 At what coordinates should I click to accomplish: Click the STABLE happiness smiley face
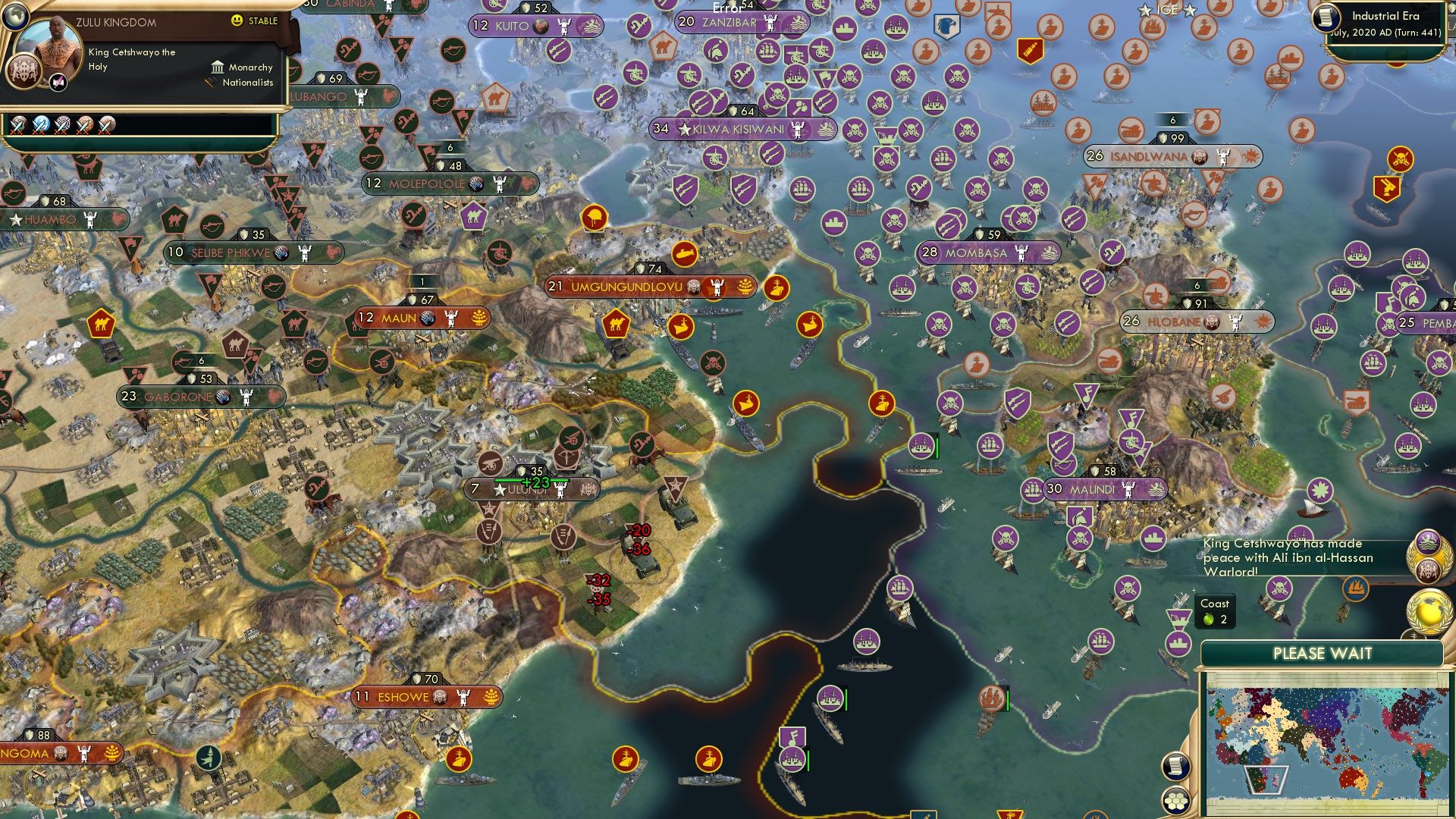[237, 20]
